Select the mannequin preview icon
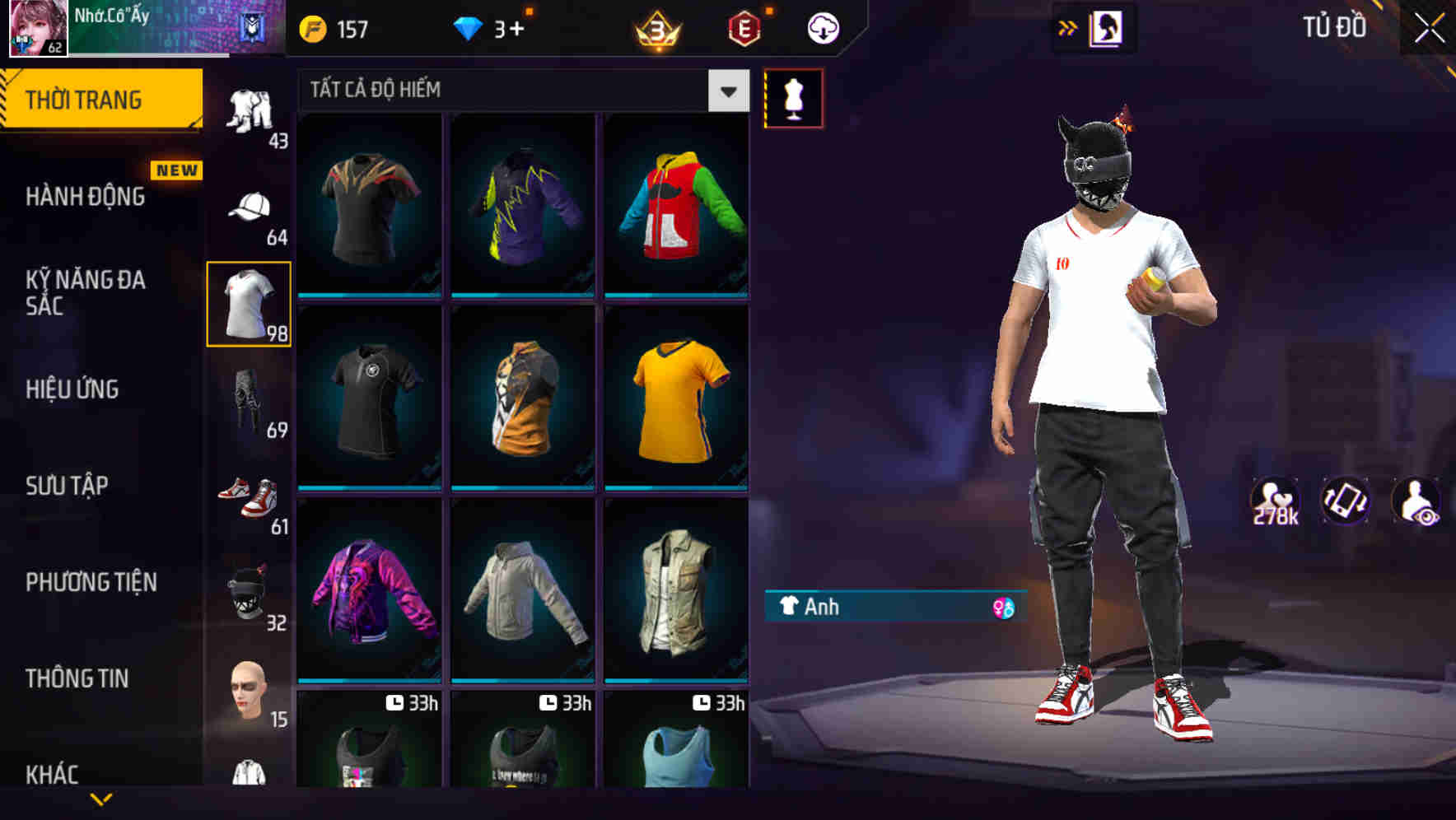This screenshot has height=820, width=1456. (793, 97)
